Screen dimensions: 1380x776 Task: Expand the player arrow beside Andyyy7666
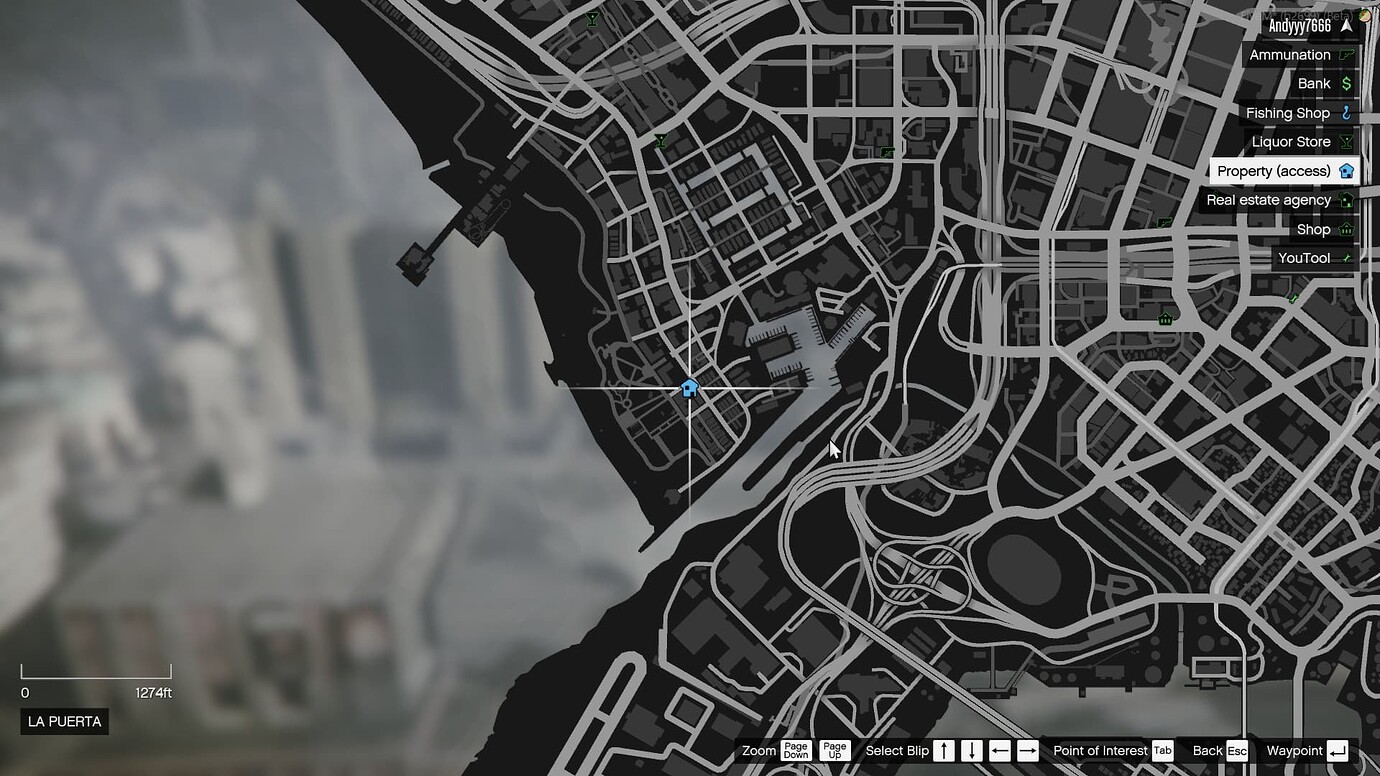coord(1347,23)
